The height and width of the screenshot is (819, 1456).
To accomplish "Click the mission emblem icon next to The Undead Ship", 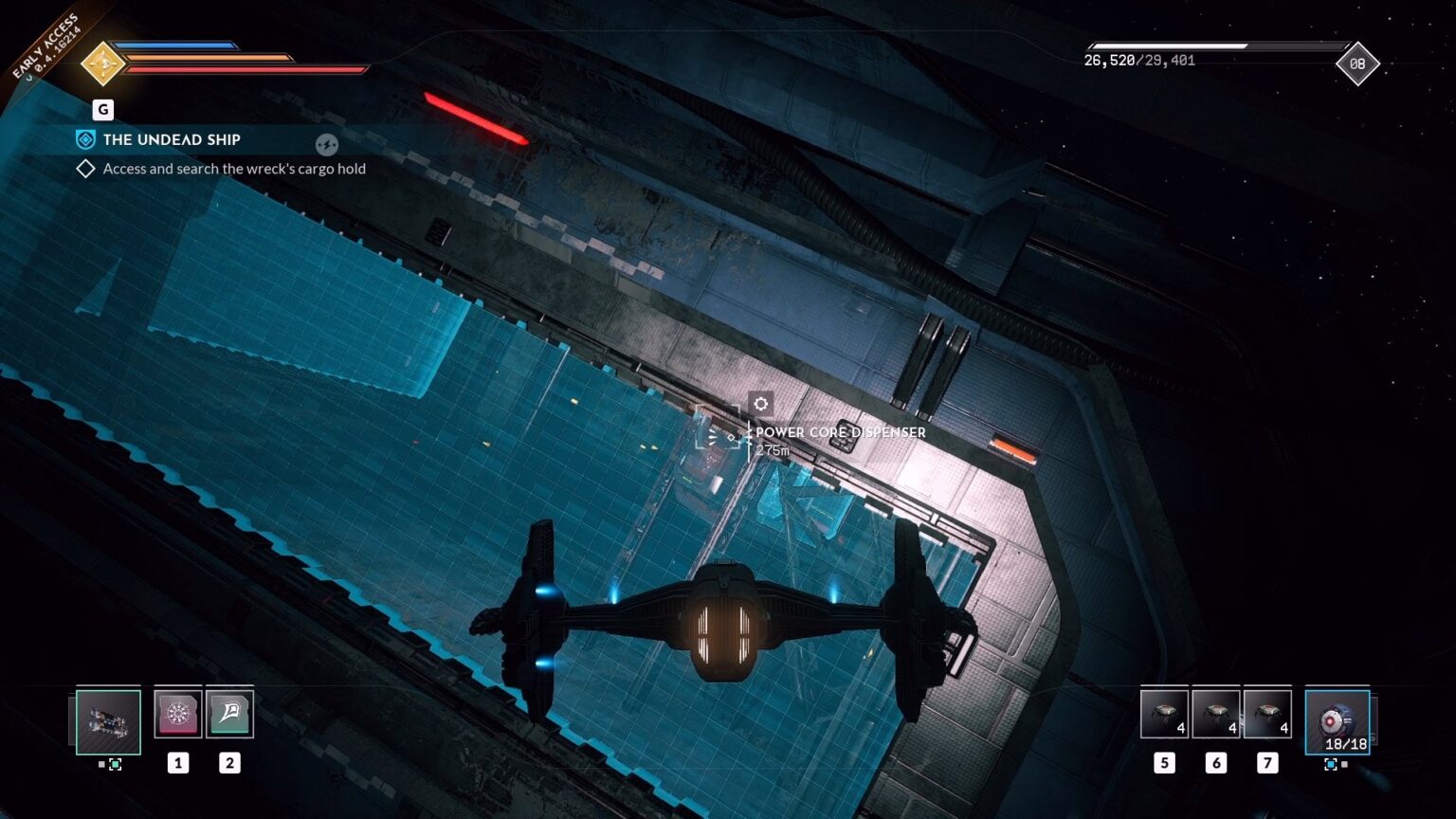I will (x=85, y=139).
